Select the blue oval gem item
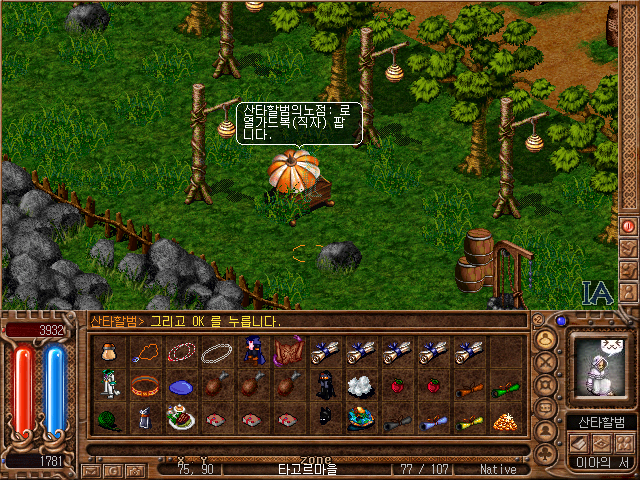This screenshot has width=640, height=480. point(181,386)
